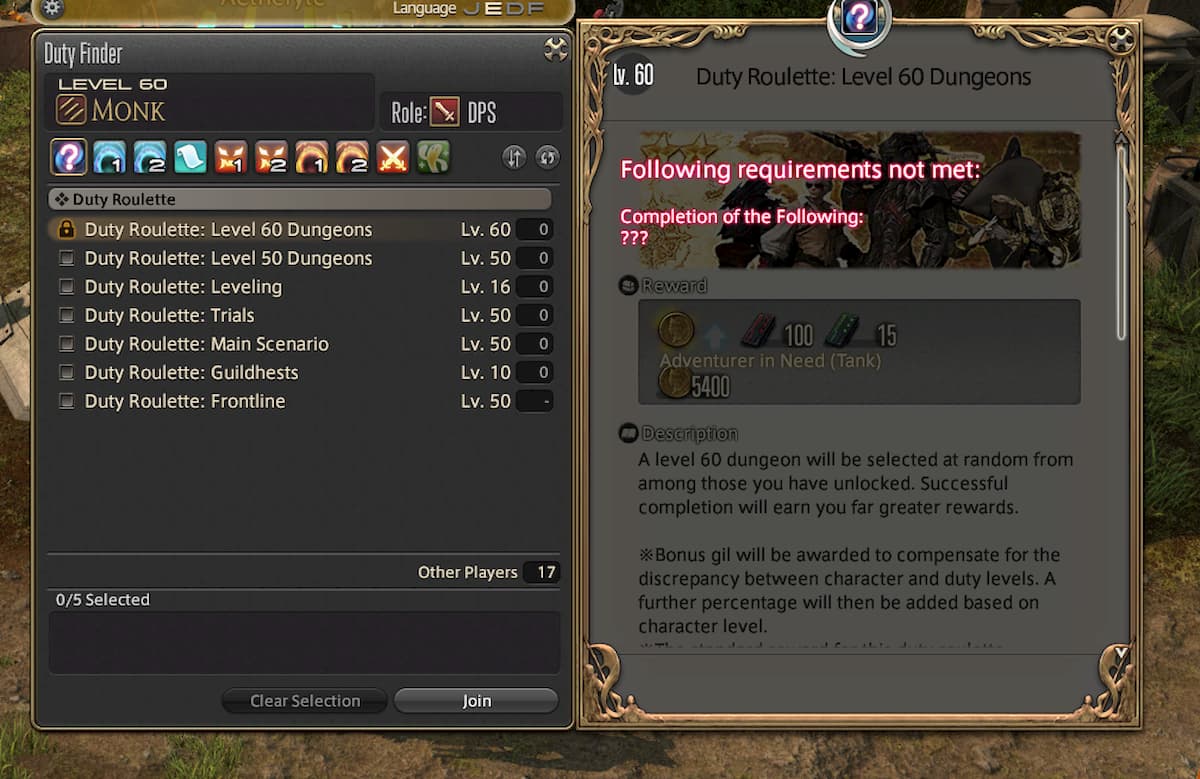Image resolution: width=1200 pixels, height=779 pixels.
Task: Open the crossed swords duty tab
Action: (x=392, y=157)
